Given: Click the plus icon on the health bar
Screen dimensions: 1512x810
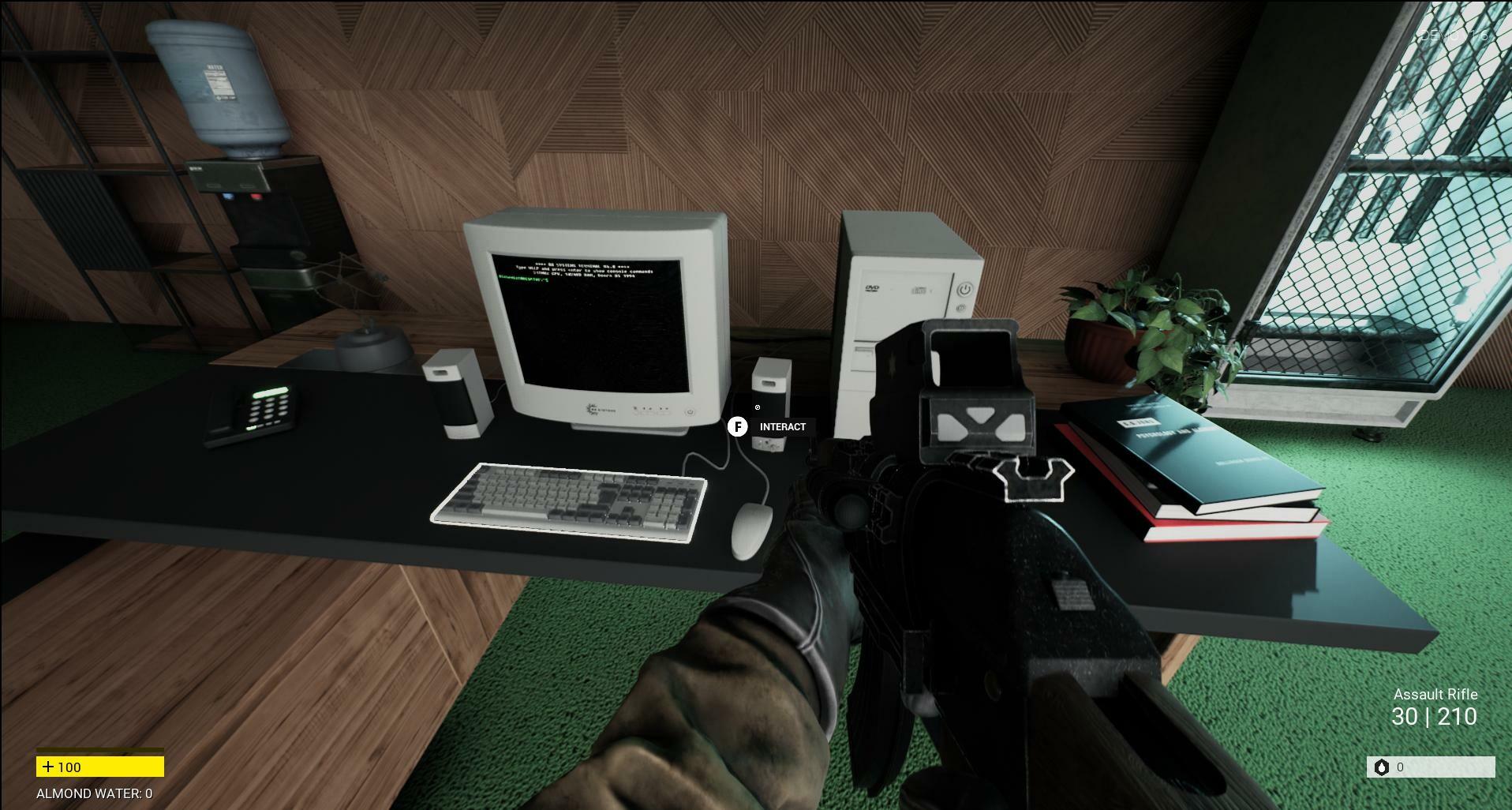Looking at the screenshot, I should click(50, 766).
